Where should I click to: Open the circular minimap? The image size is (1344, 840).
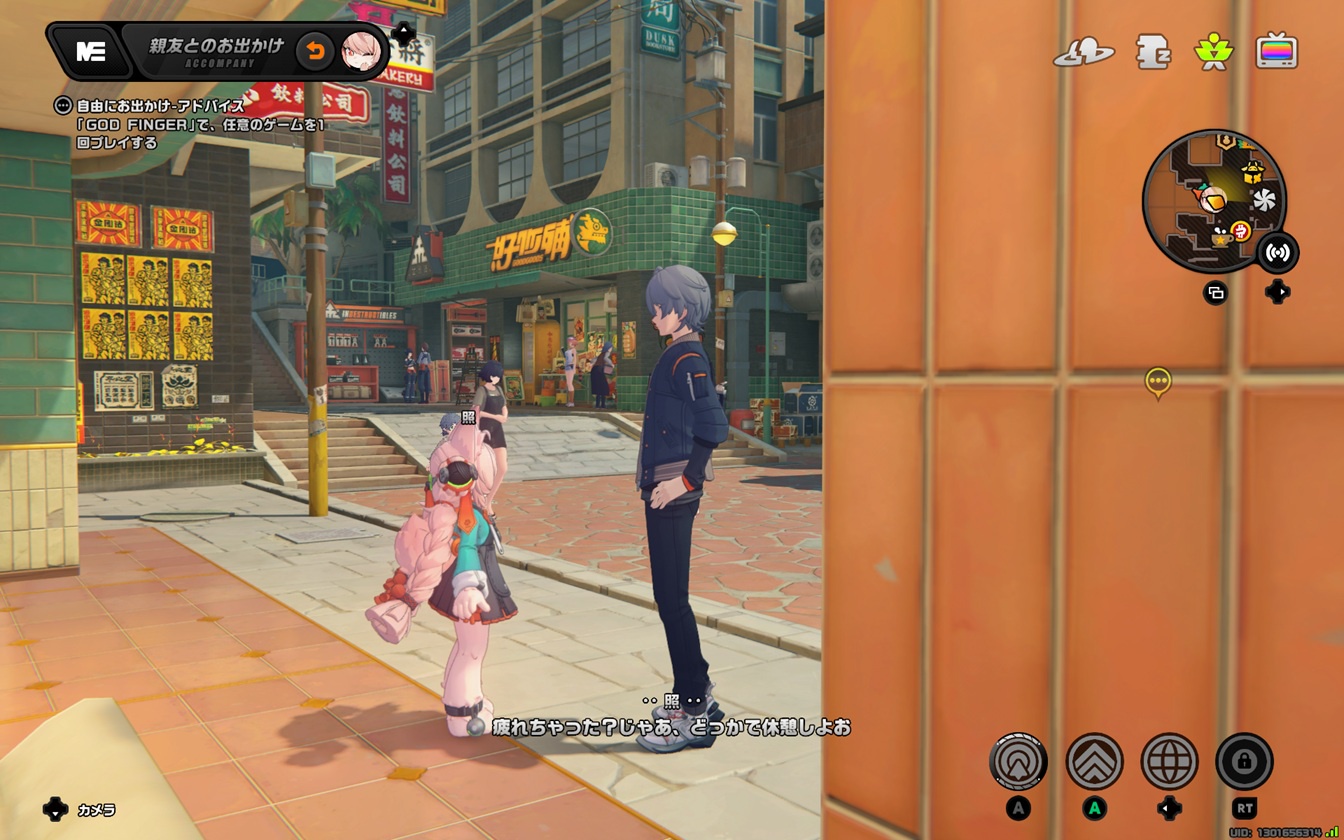[1214, 200]
